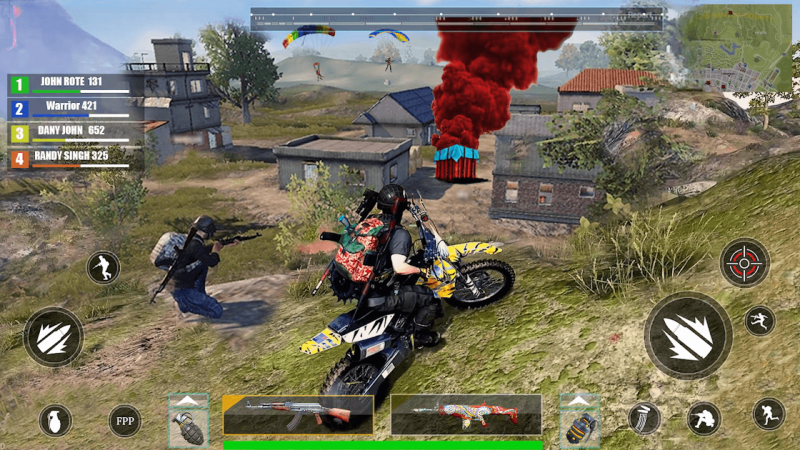Screen dimensions: 800x450
Task: Select the AK-47 rifle weapon slot
Action: [x=298, y=414]
